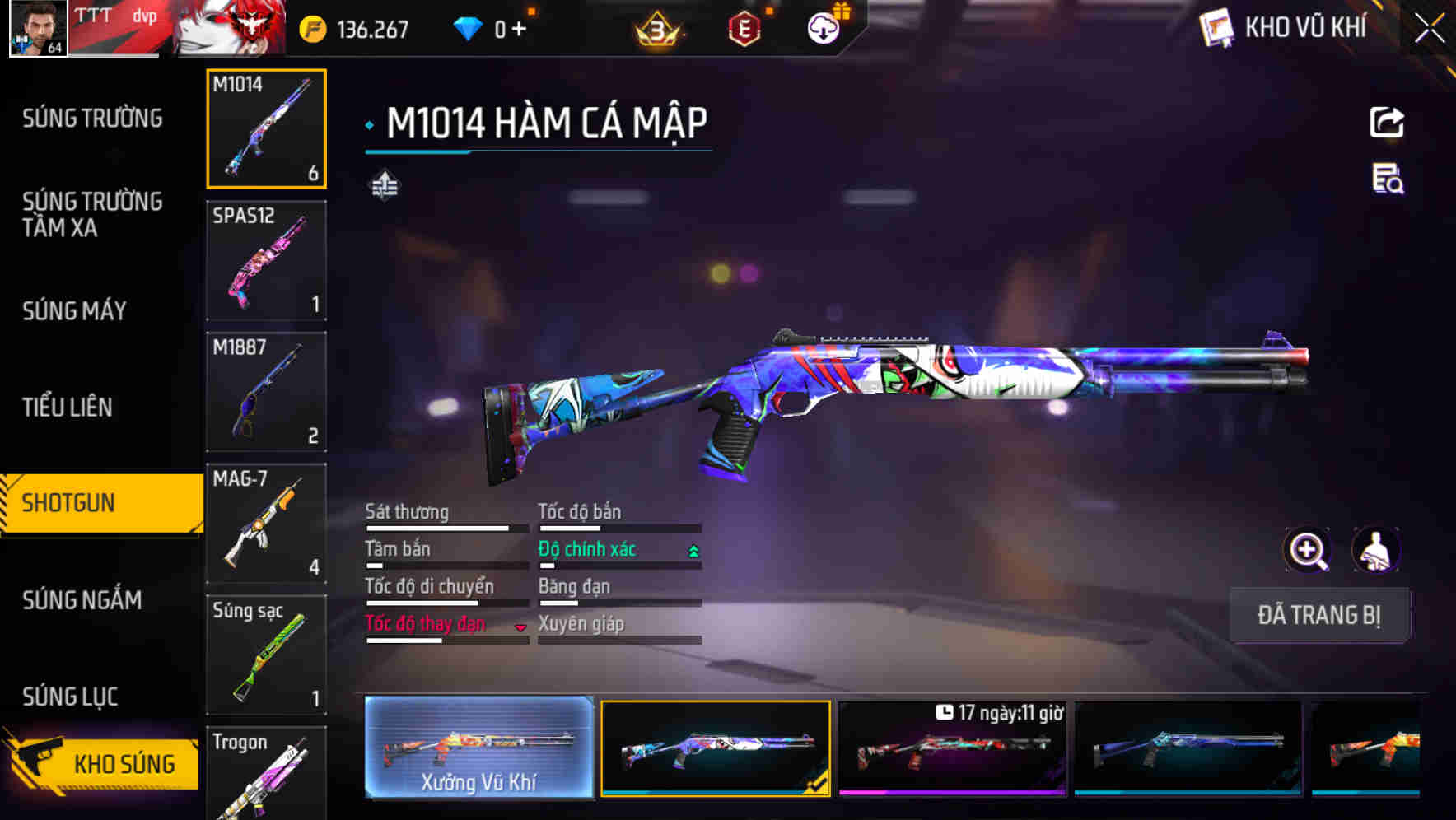Switch to SÚNG TRƯỜNG category
The width and height of the screenshot is (1456, 820).
[92, 119]
